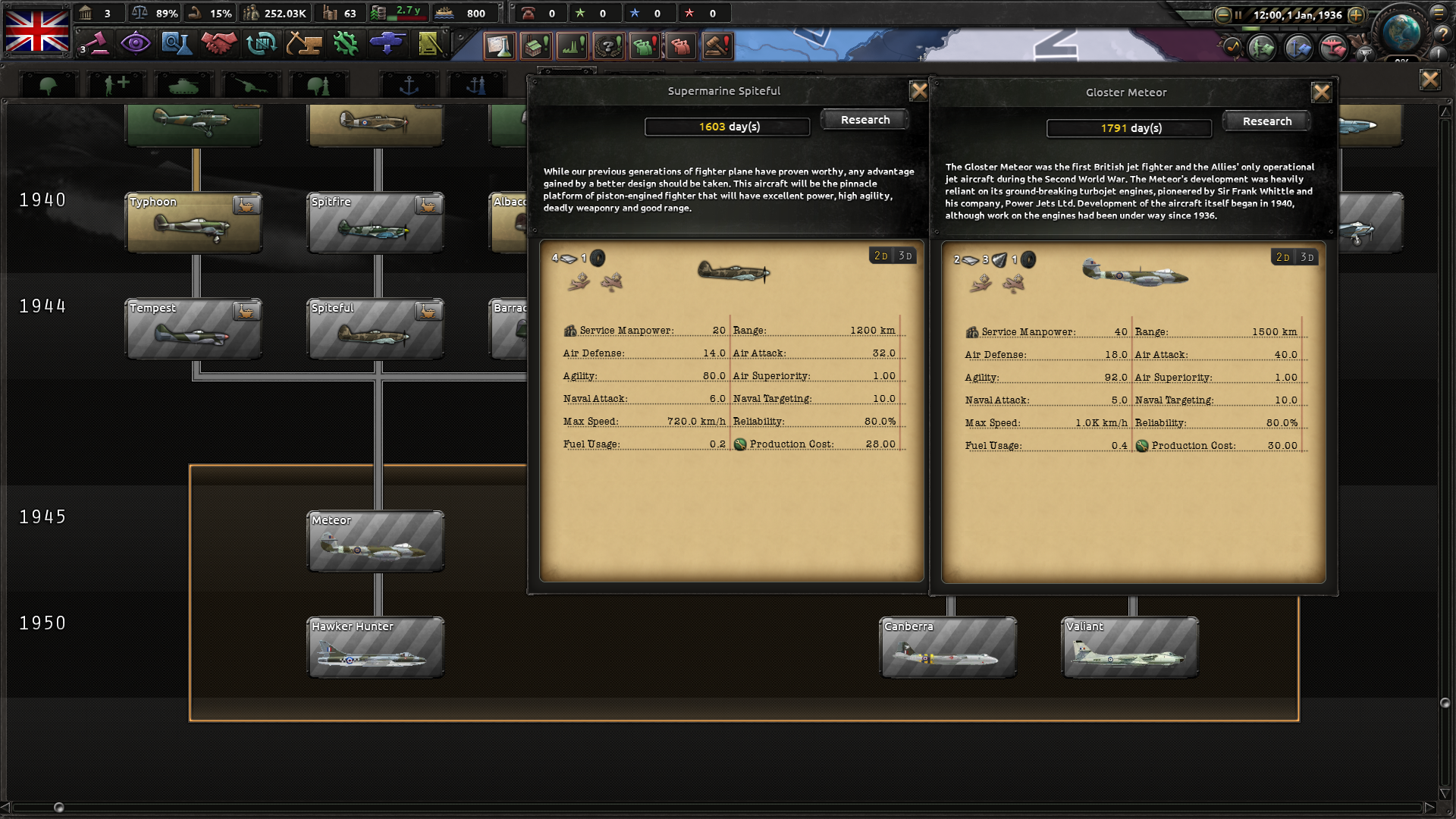Open the Construction hammer icon

303,43
